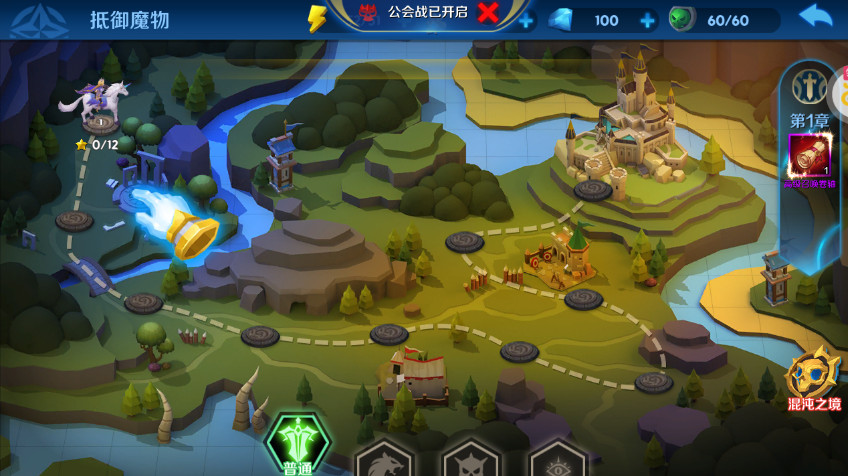This screenshot has height=476, width=848.
Task: Open the eye emblem difficulty tab
Action: click(x=556, y=460)
